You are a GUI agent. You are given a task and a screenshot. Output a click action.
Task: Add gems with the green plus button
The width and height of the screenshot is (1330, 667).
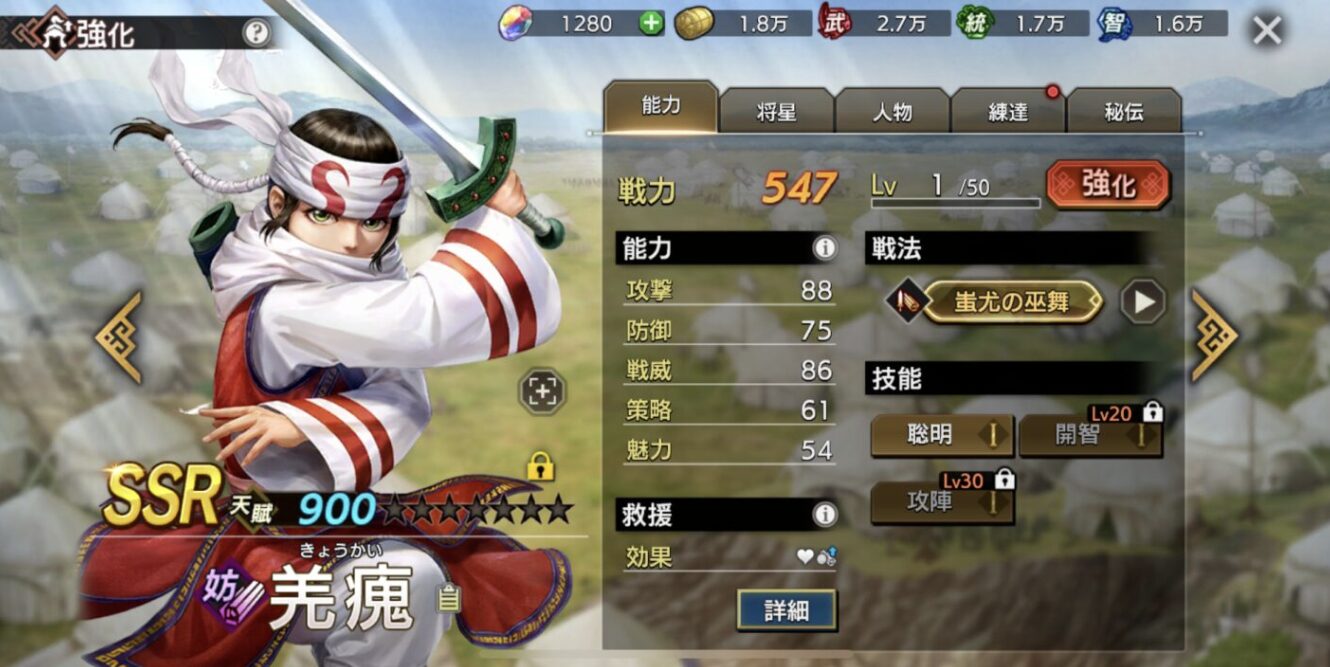pyautogui.click(x=651, y=23)
